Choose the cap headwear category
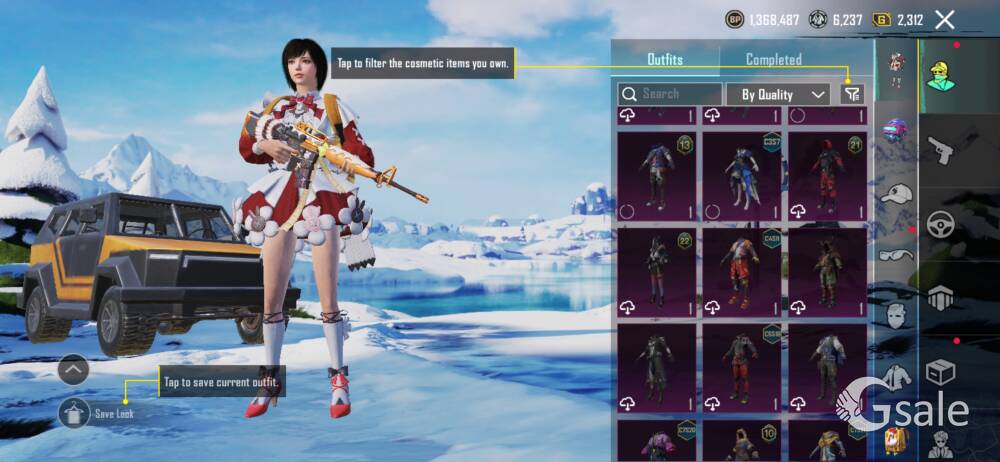 [896, 193]
